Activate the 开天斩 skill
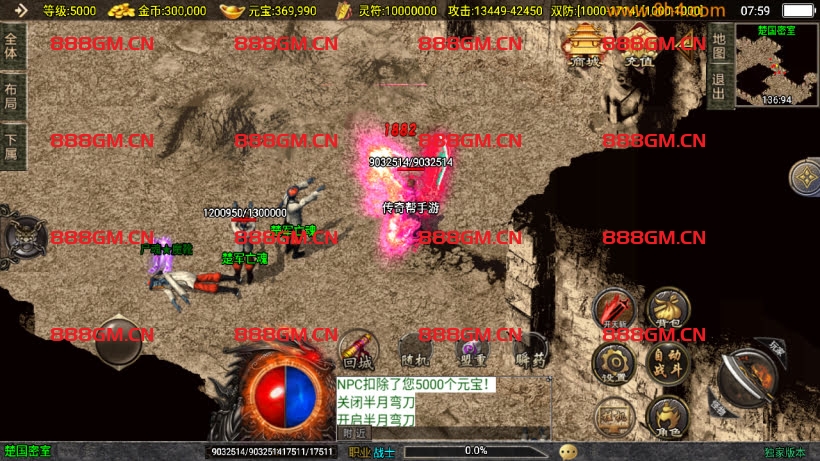This screenshot has width=820, height=461. tap(615, 310)
